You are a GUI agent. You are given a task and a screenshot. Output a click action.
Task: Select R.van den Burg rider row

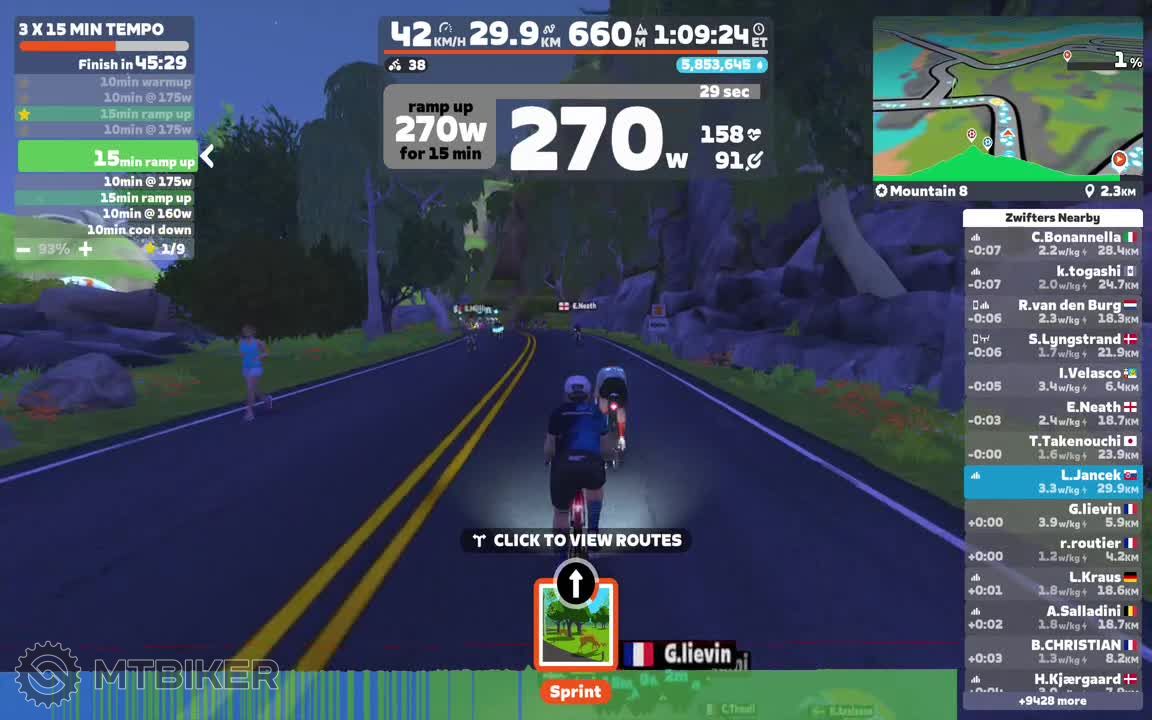pyautogui.click(x=1052, y=312)
